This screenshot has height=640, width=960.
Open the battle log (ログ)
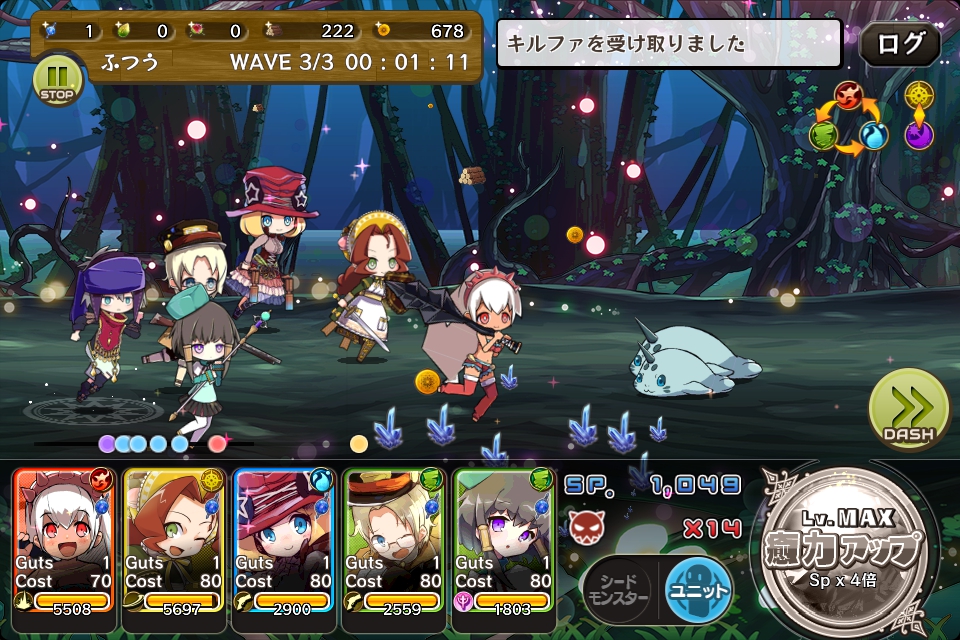coord(899,44)
